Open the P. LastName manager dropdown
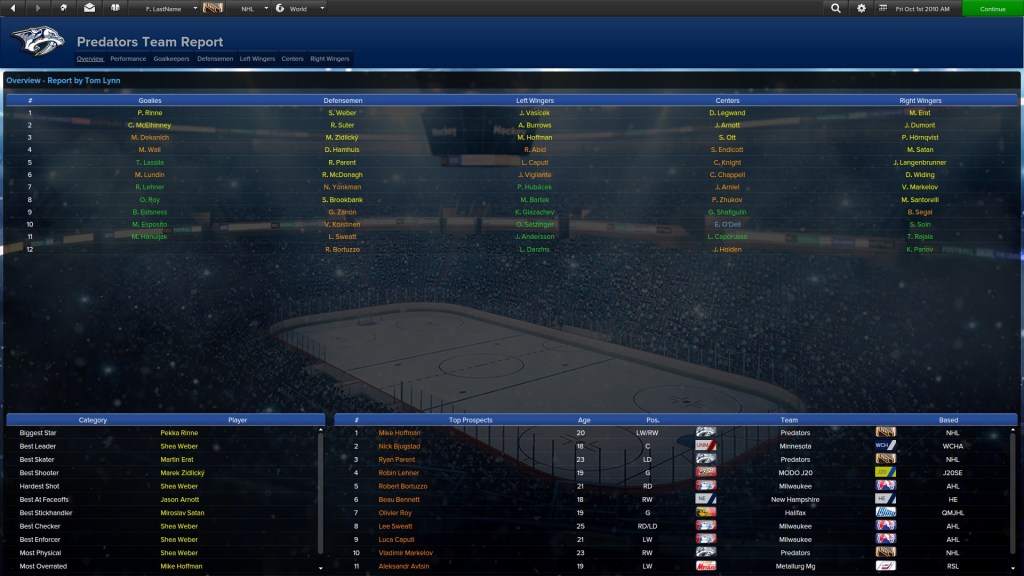 click(168, 8)
